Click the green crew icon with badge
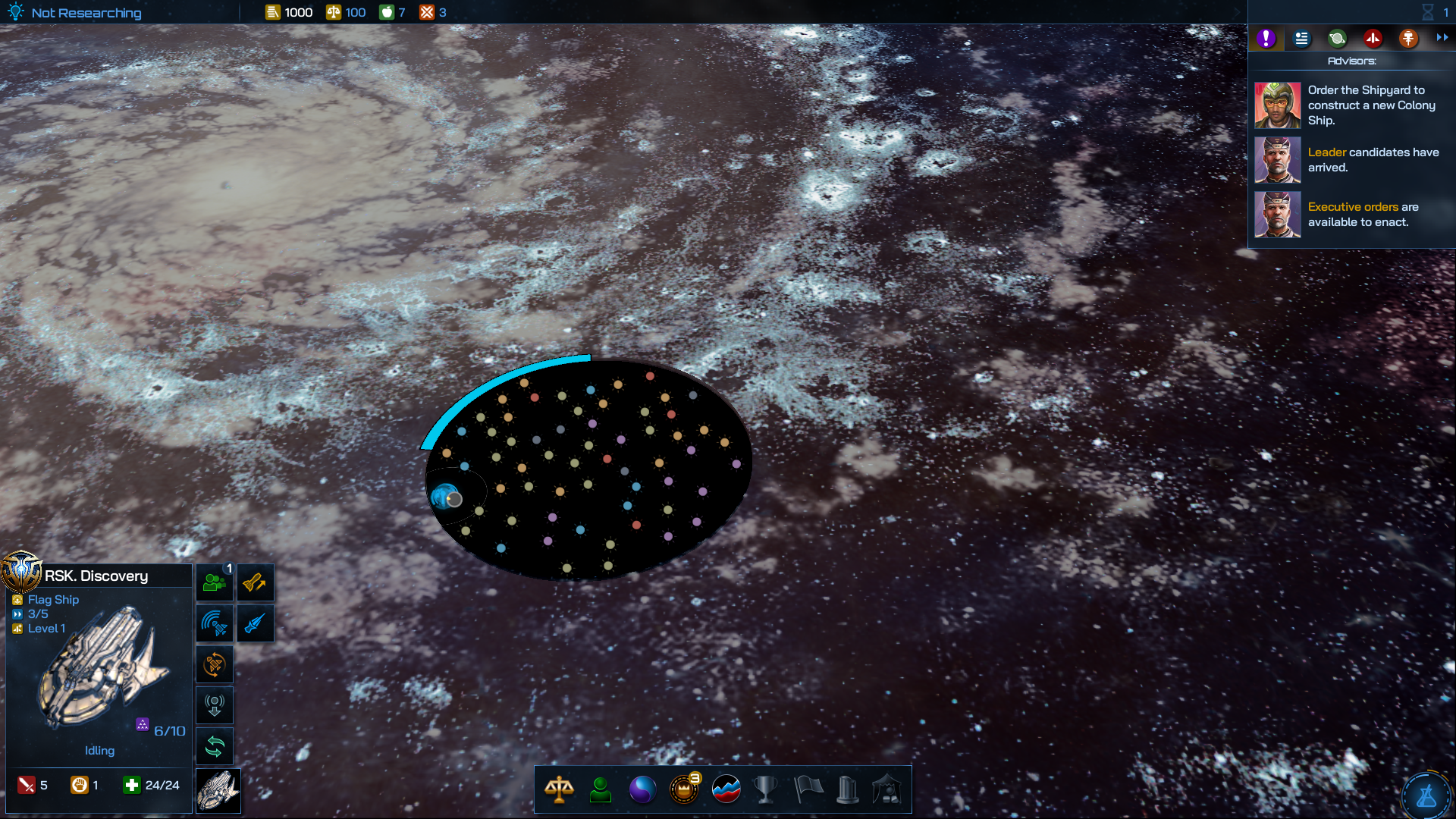Image resolution: width=1456 pixels, height=819 pixels. click(215, 583)
